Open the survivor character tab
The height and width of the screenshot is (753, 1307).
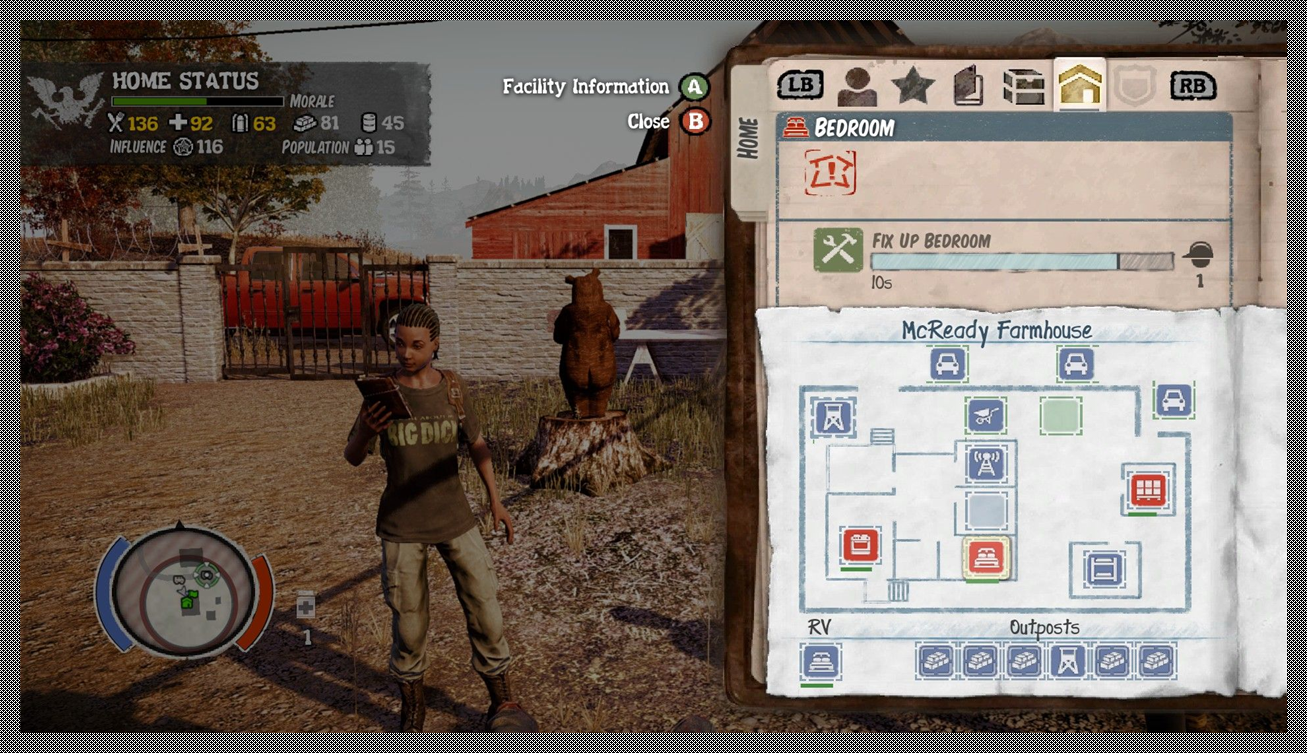[857, 87]
